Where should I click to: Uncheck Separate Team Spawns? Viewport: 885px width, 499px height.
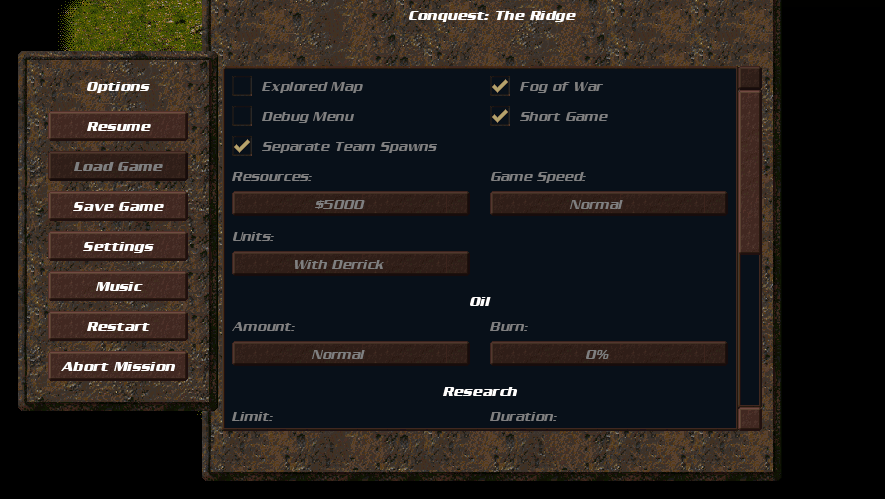click(x=242, y=147)
